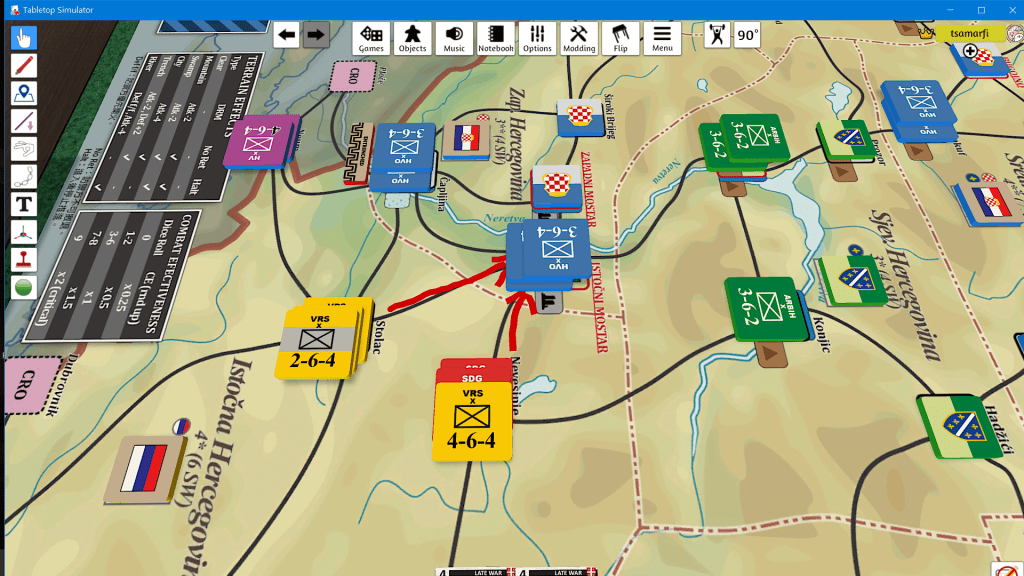Open the Notebook
Image resolution: width=1024 pixels, height=576 pixels.
[495, 38]
